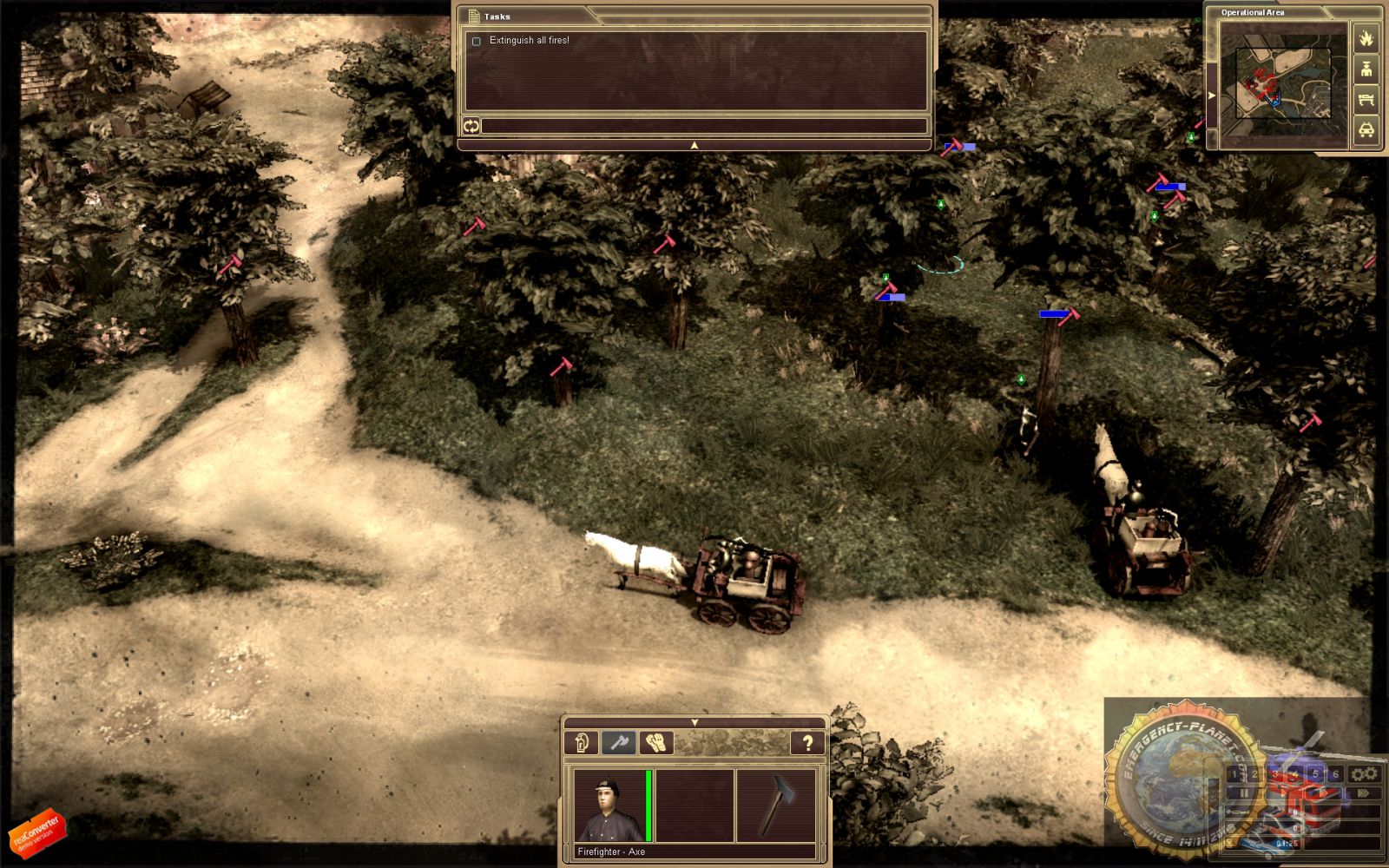Activate the gloves command icon

point(655,742)
